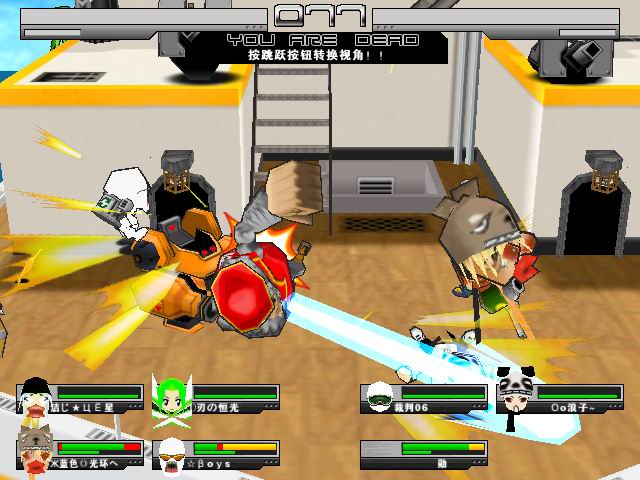Select the ☆βoys player portrait
The image size is (640, 480).
tap(172, 454)
